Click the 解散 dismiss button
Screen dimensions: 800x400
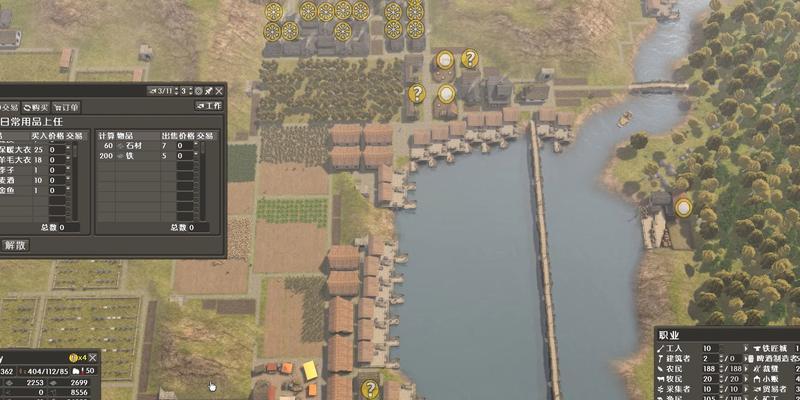pyautogui.click(x=15, y=245)
